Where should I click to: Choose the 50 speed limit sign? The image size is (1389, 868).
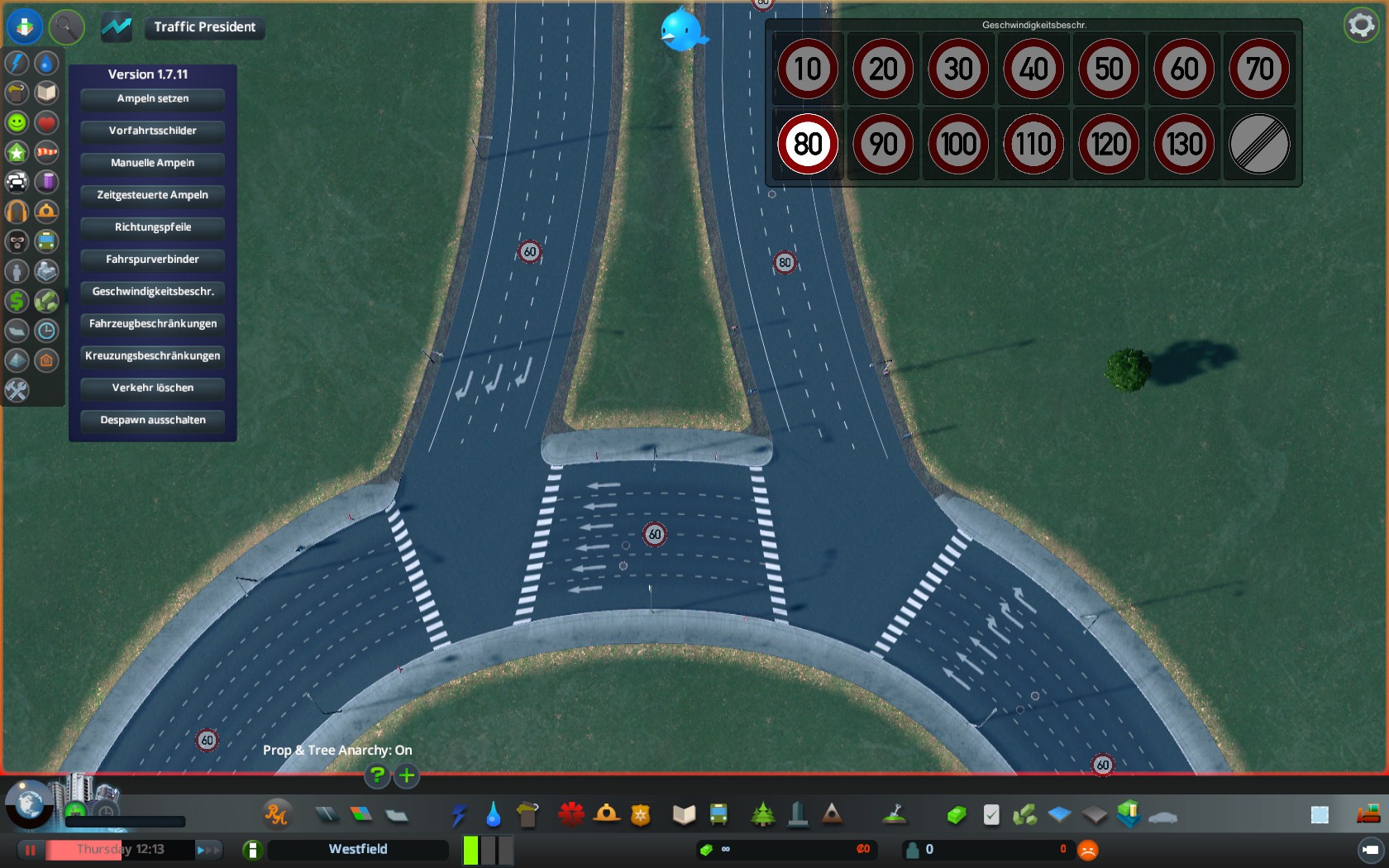pos(1109,69)
